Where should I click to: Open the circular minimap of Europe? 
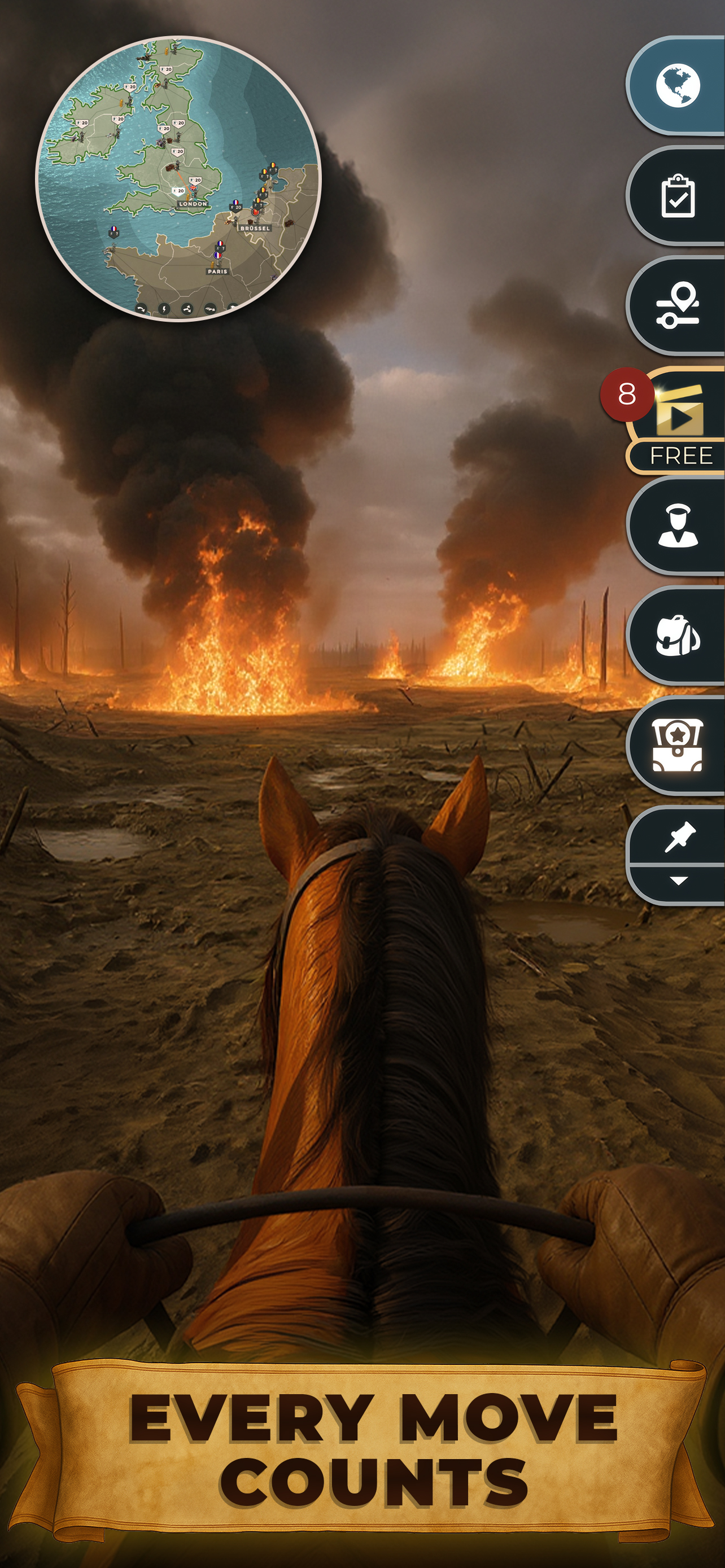[178, 178]
